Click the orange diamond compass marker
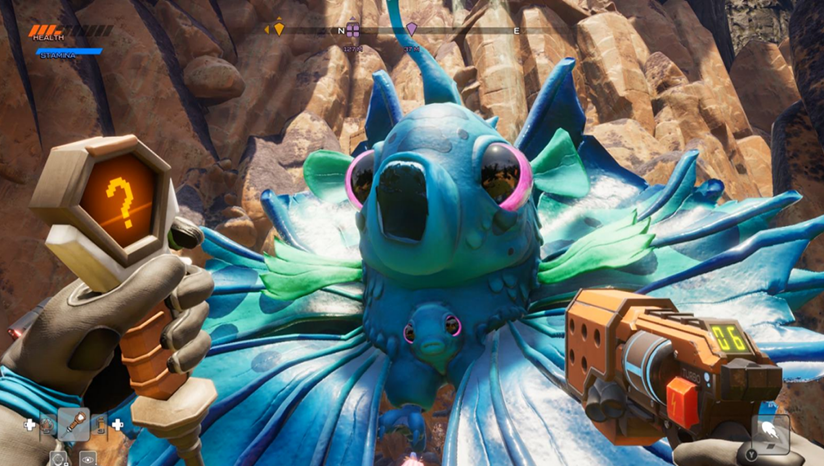This screenshot has width=824, height=466. click(279, 29)
